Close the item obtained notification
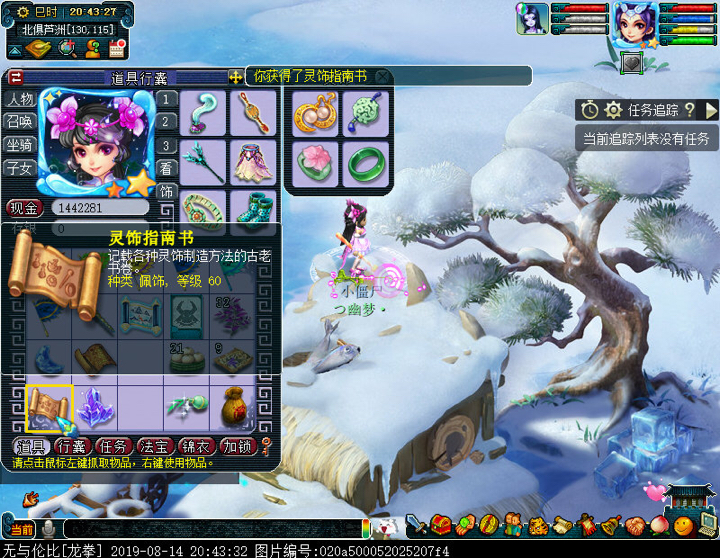720x558 pixels. click(x=383, y=76)
